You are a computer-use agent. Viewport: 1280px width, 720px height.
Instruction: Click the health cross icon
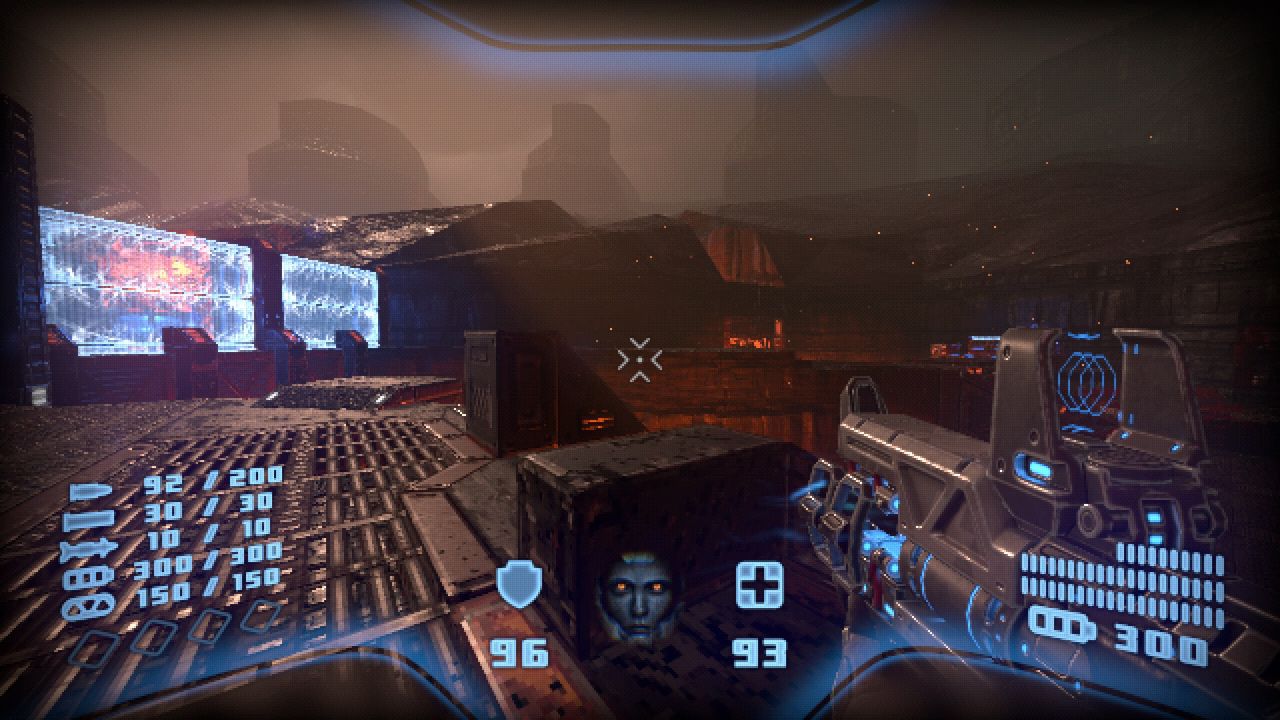[759, 585]
